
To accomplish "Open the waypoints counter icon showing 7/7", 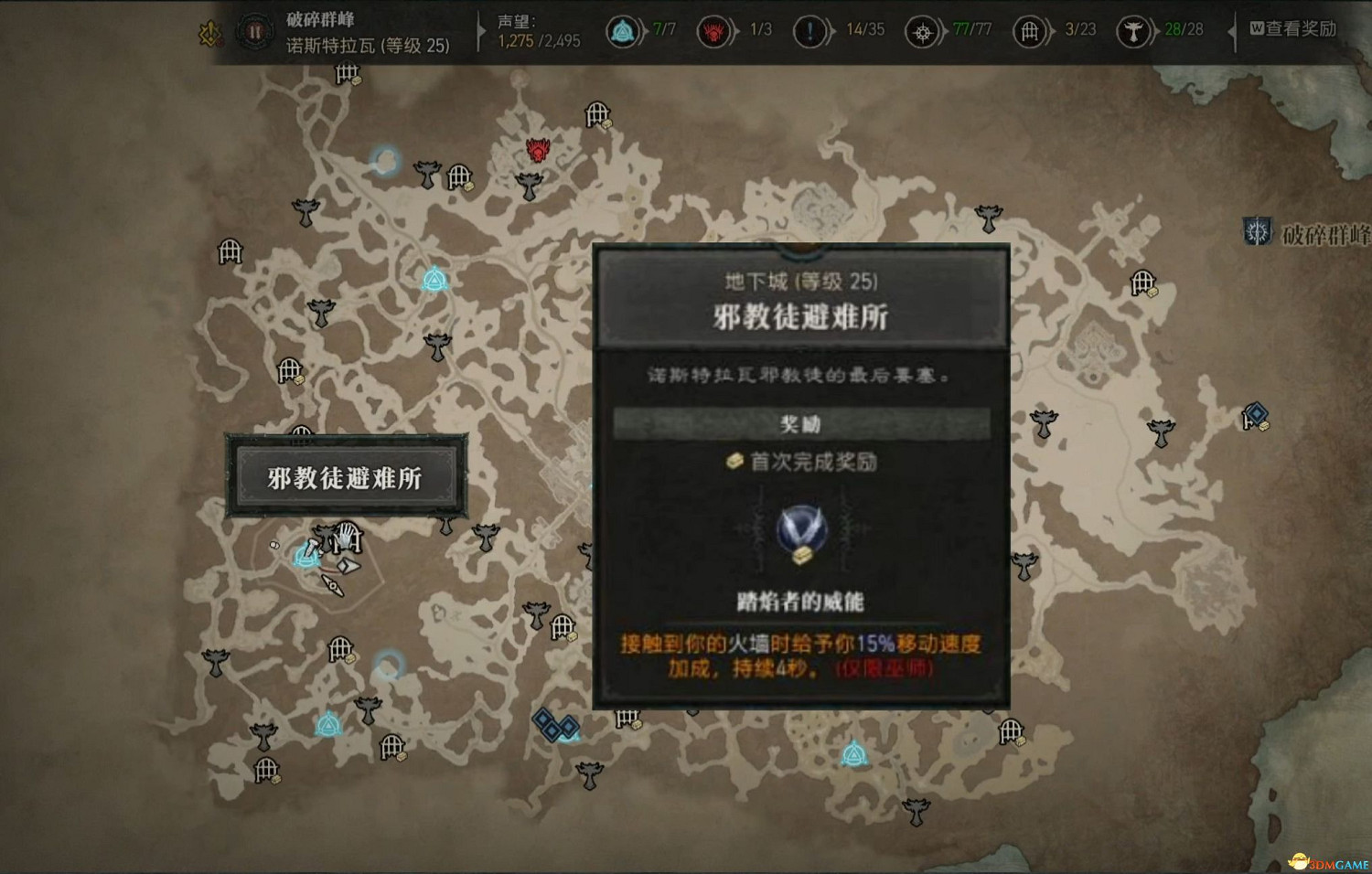I will (x=623, y=30).
